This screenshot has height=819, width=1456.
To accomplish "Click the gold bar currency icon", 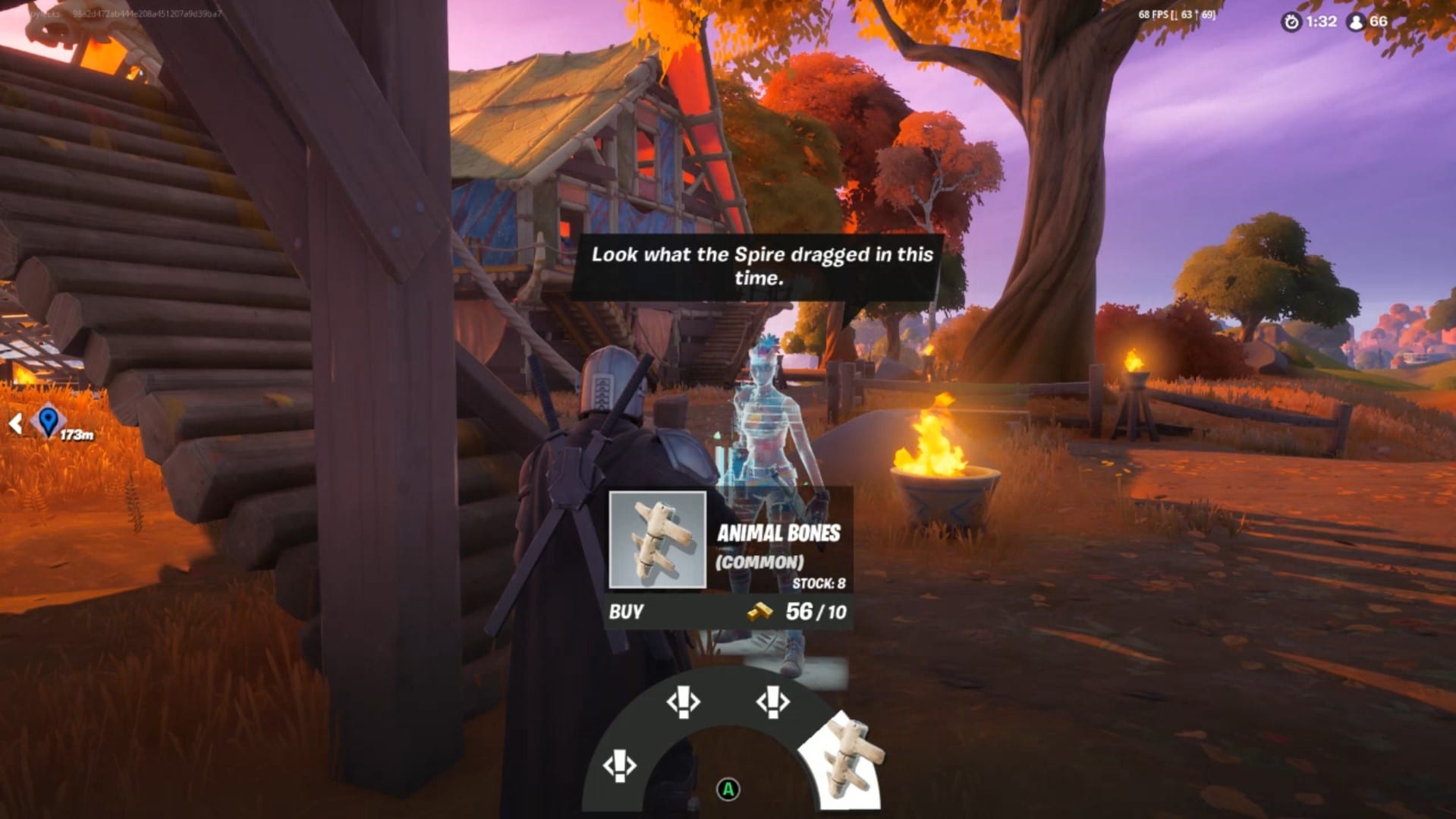I will coord(759,612).
